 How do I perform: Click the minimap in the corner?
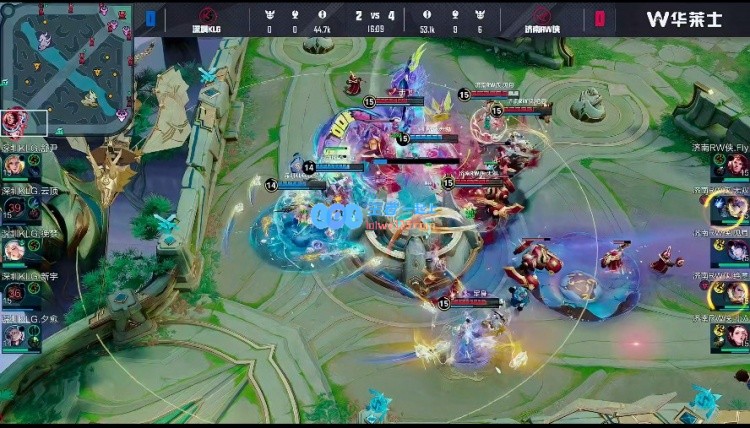click(66, 64)
